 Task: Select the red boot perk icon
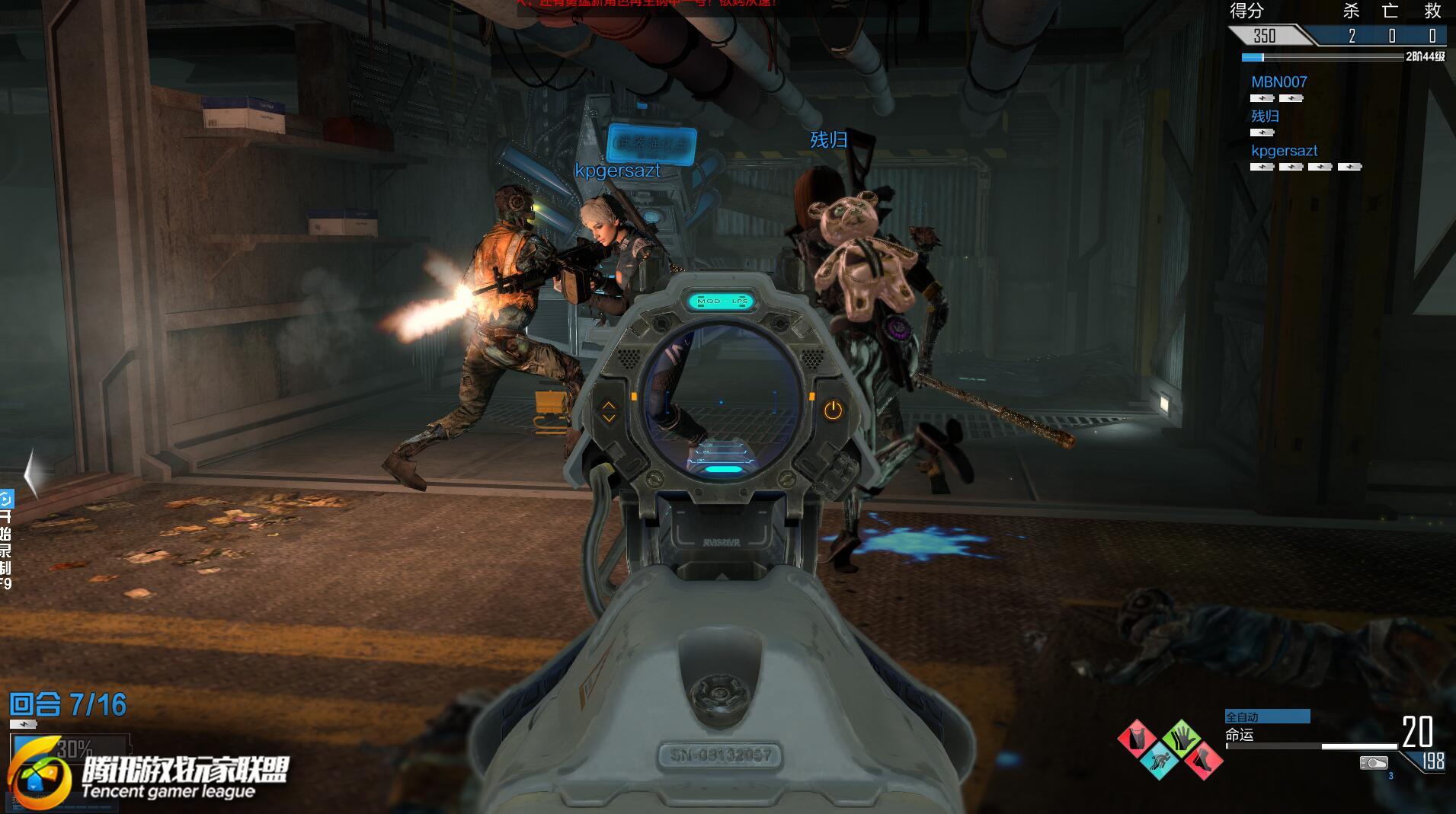click(x=1203, y=759)
